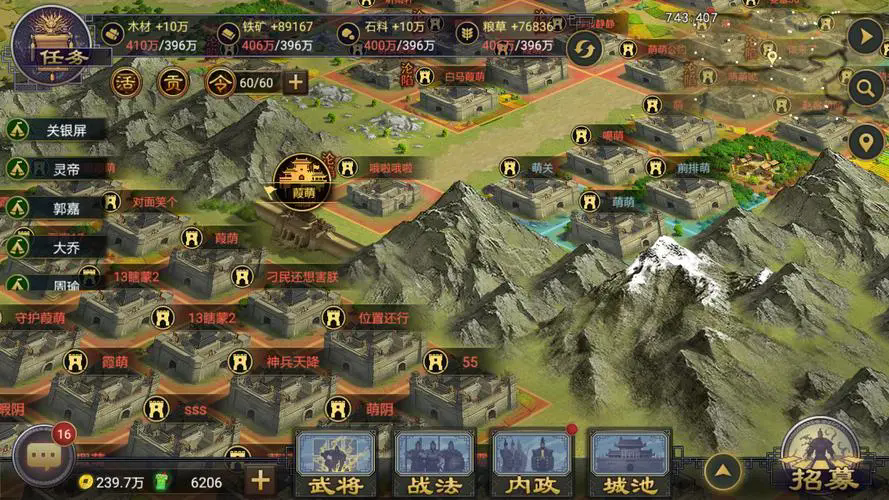Add more order tokens with plus button
889x500 pixels.
[x=295, y=82]
